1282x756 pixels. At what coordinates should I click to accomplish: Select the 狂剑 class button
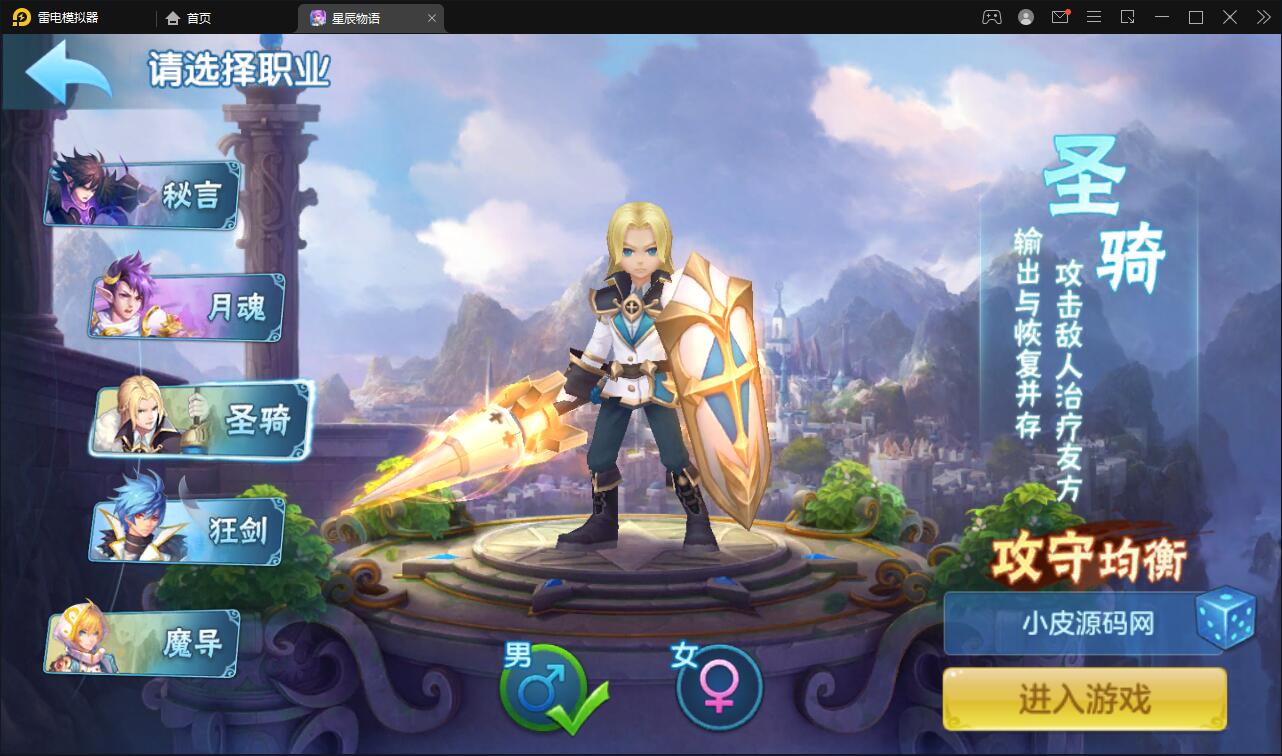pyautogui.click(x=185, y=533)
